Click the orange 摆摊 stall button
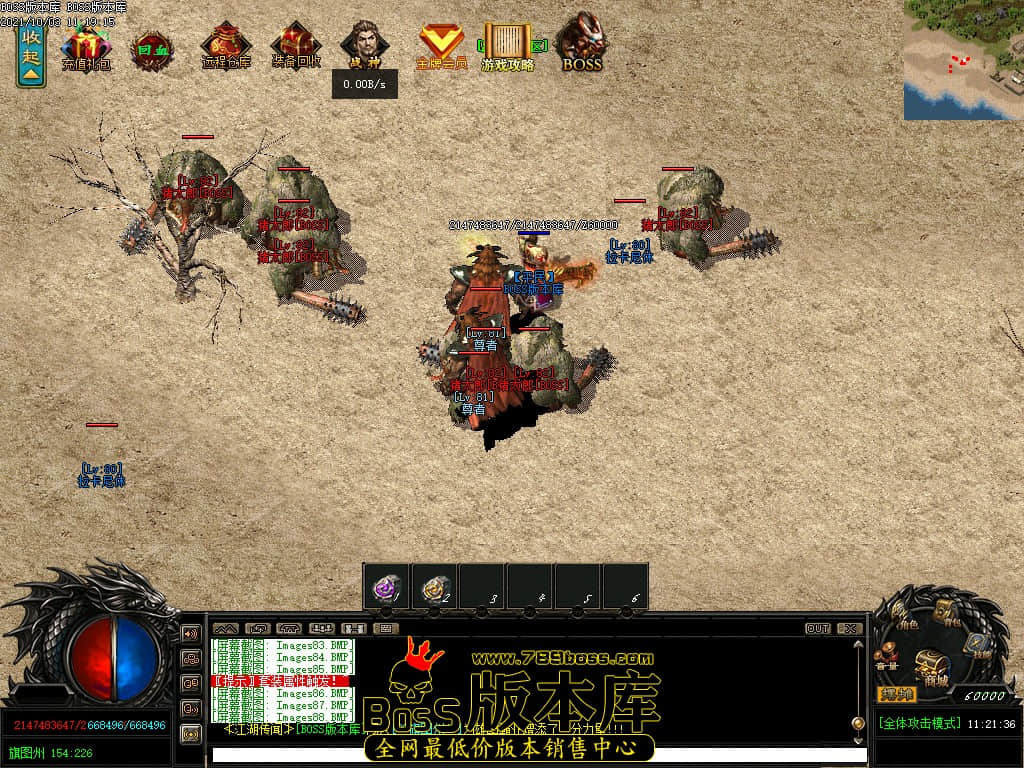 pyautogui.click(x=896, y=694)
